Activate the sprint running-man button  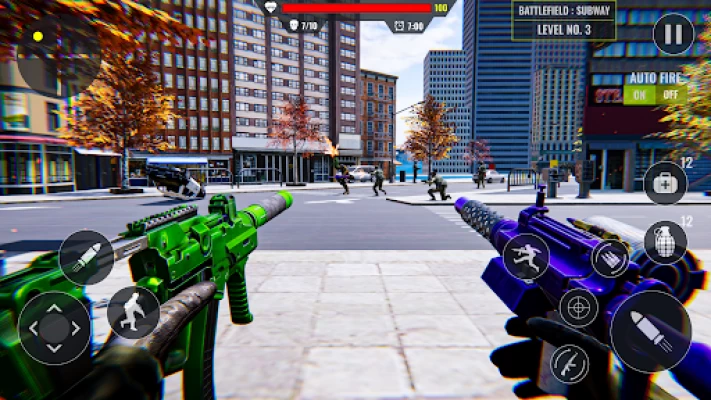coord(526,256)
